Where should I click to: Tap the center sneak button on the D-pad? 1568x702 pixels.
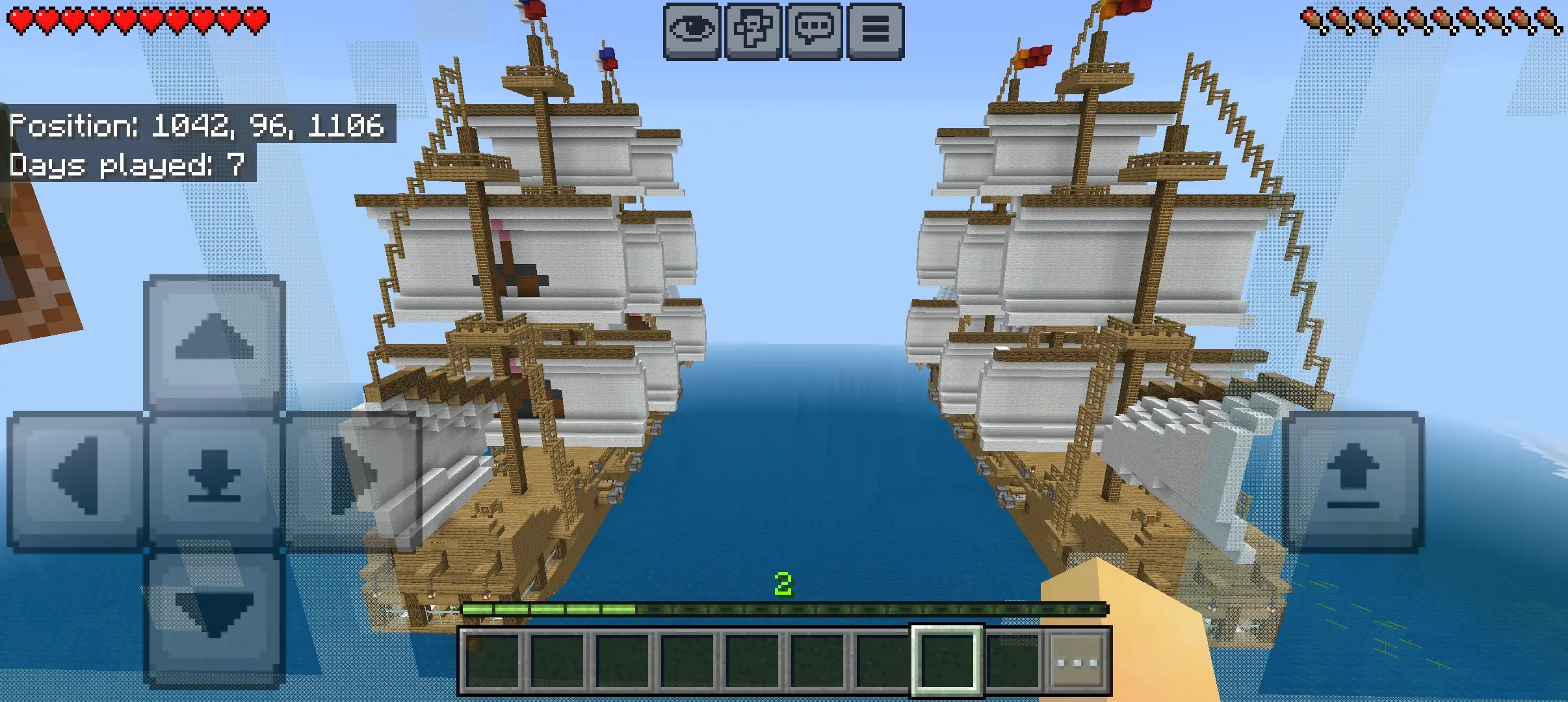(214, 479)
